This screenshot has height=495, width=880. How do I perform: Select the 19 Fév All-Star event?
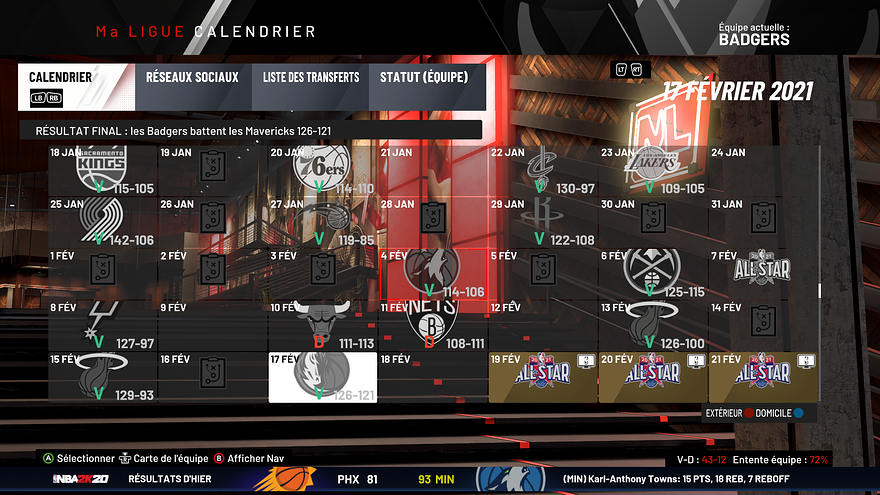(x=543, y=377)
